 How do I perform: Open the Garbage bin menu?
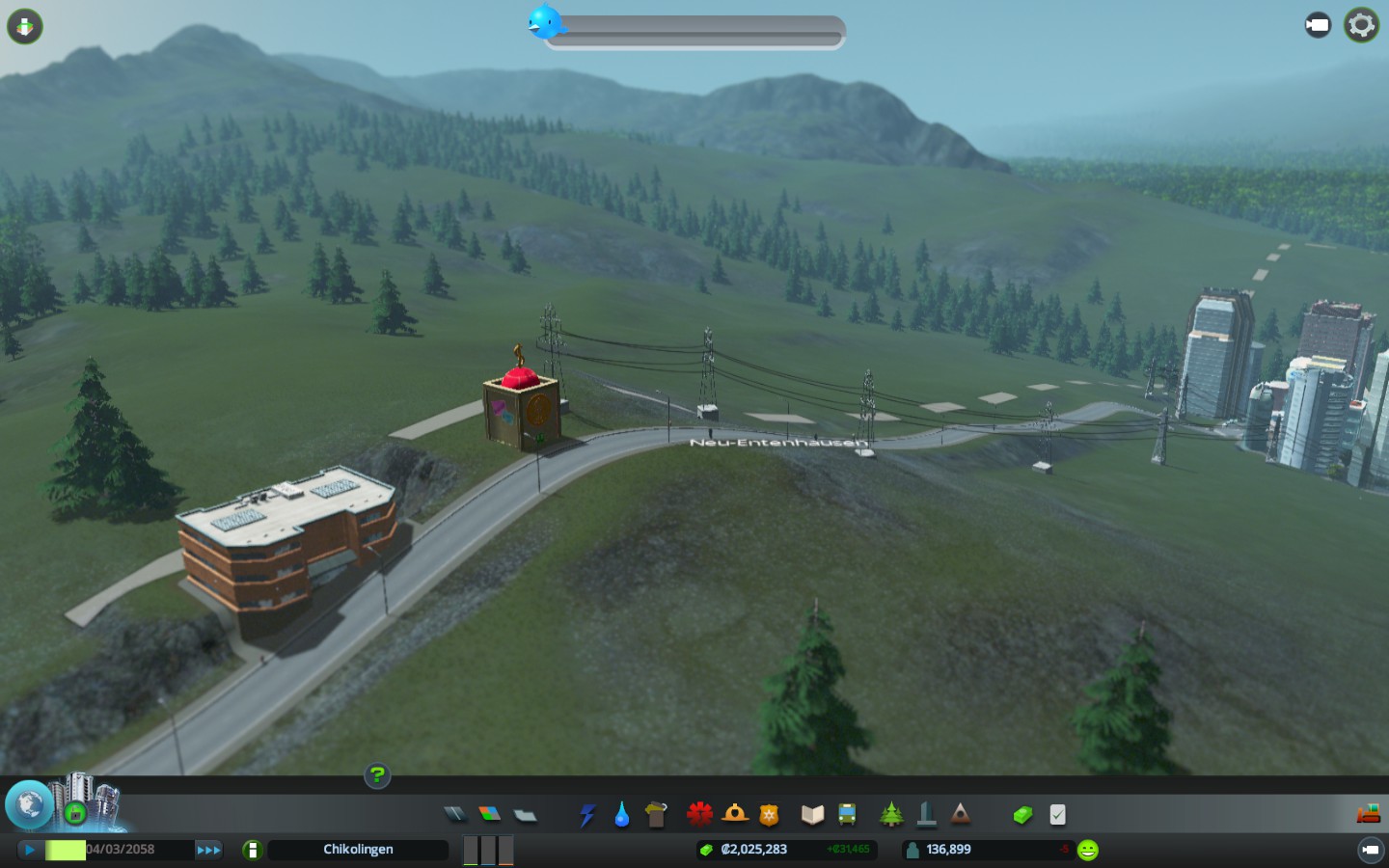click(x=656, y=815)
